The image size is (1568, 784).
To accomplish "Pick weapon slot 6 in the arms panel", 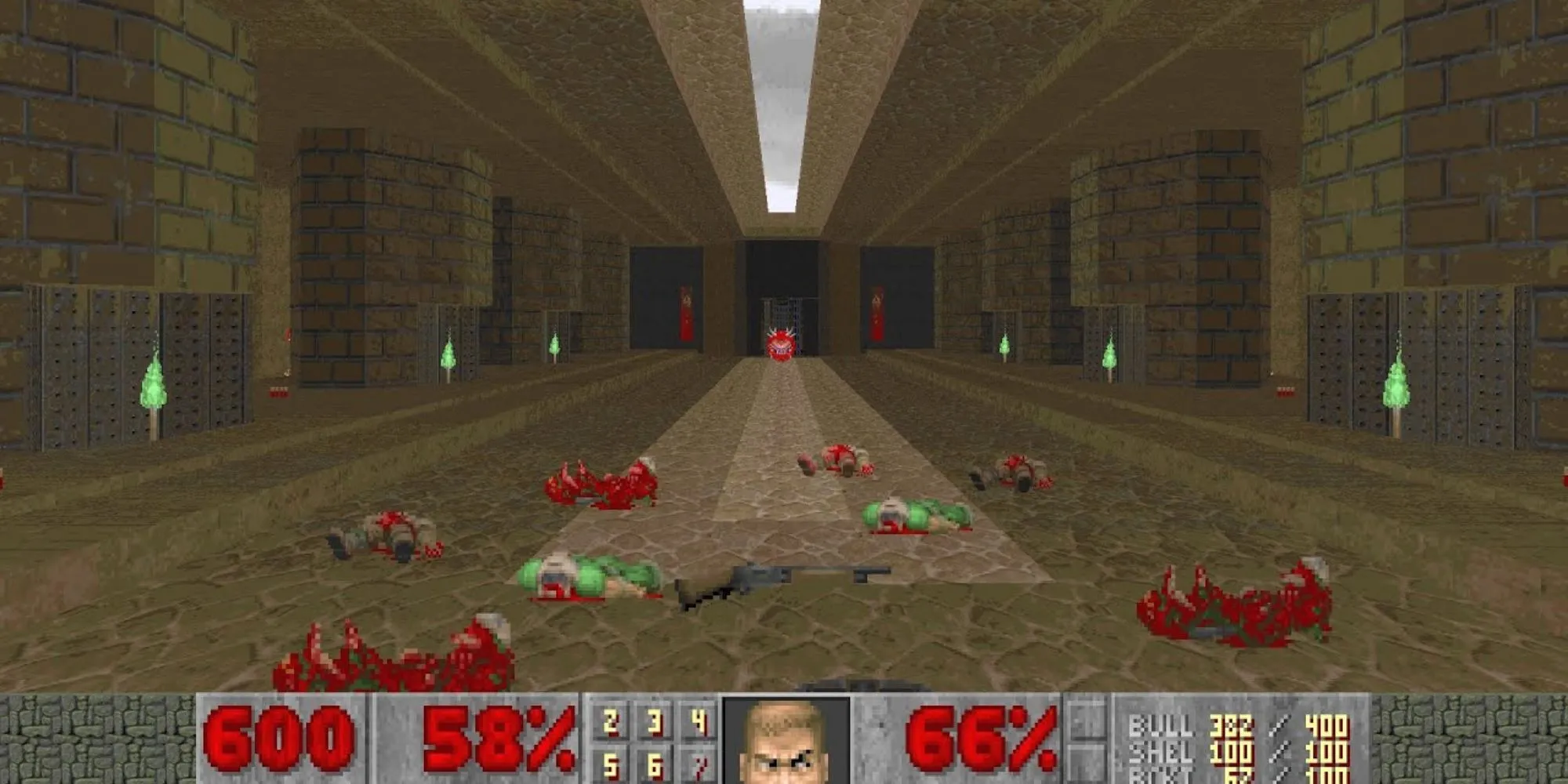I will point(655,765).
